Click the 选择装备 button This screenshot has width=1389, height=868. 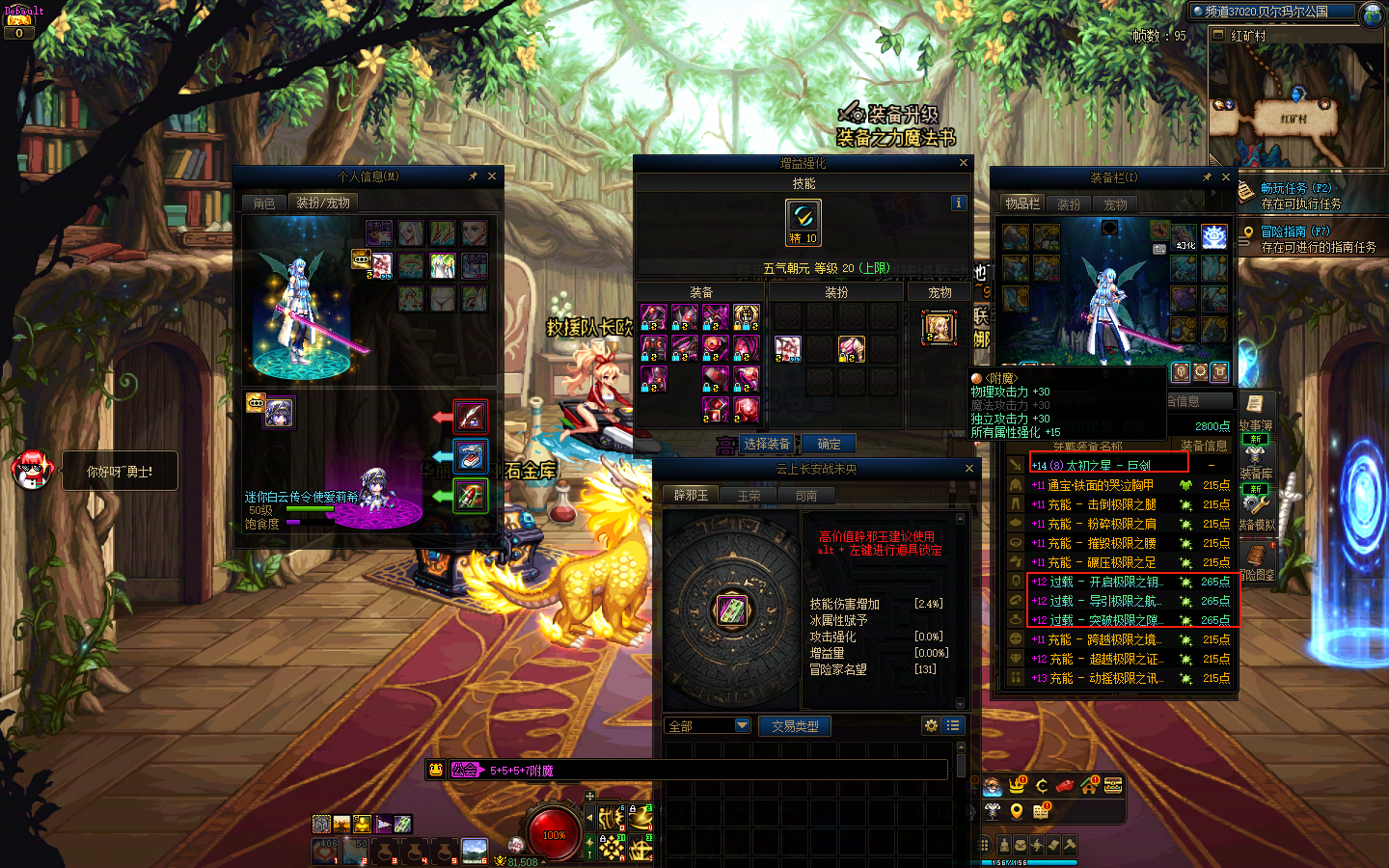coord(767,445)
